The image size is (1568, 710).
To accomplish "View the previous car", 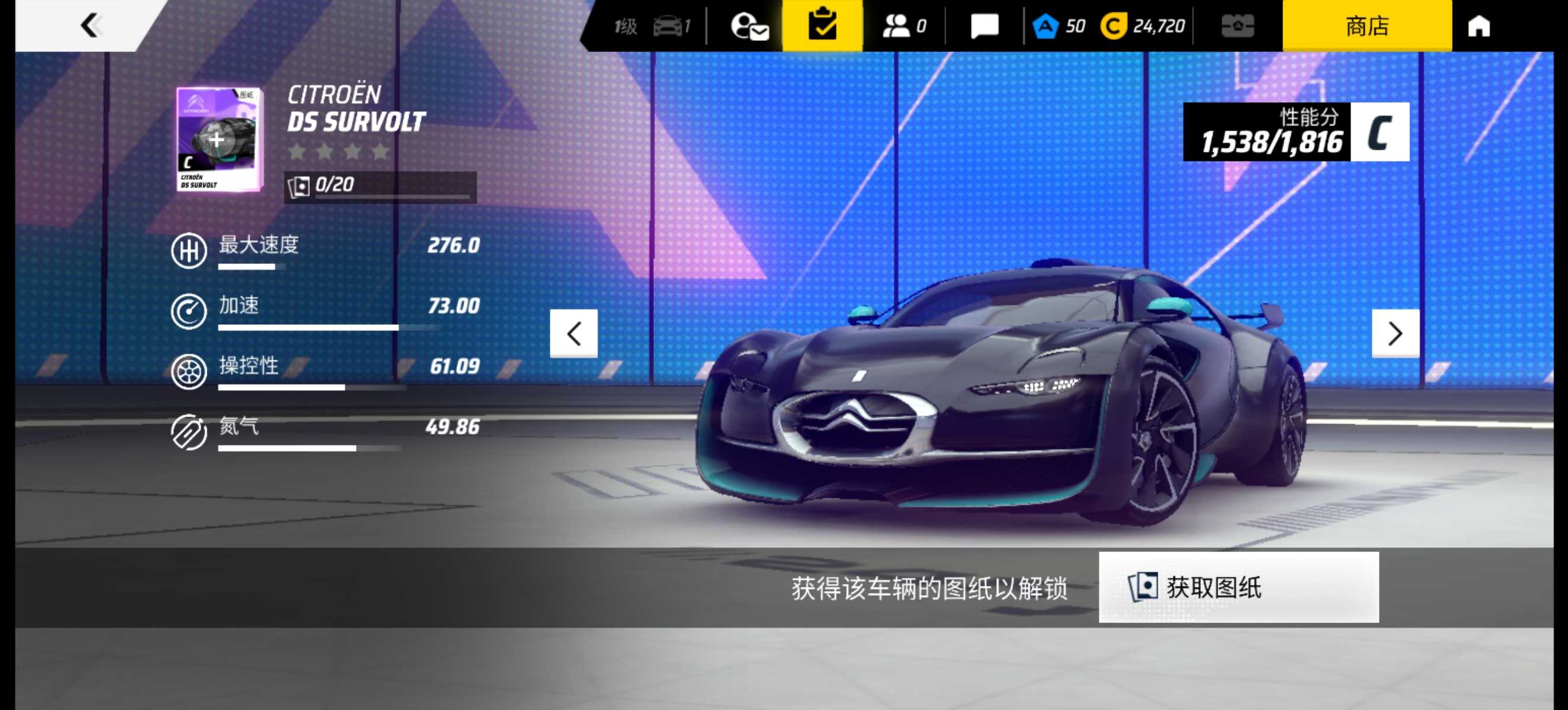I will [574, 333].
